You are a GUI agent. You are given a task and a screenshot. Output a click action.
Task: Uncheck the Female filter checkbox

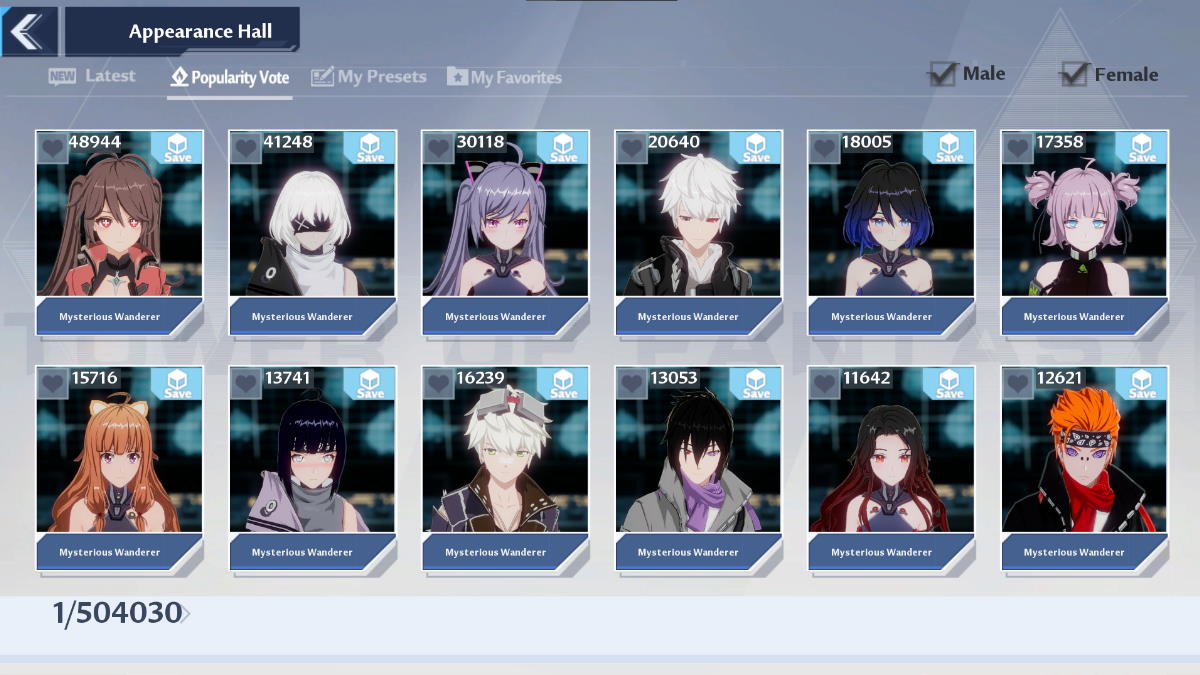click(x=1074, y=74)
